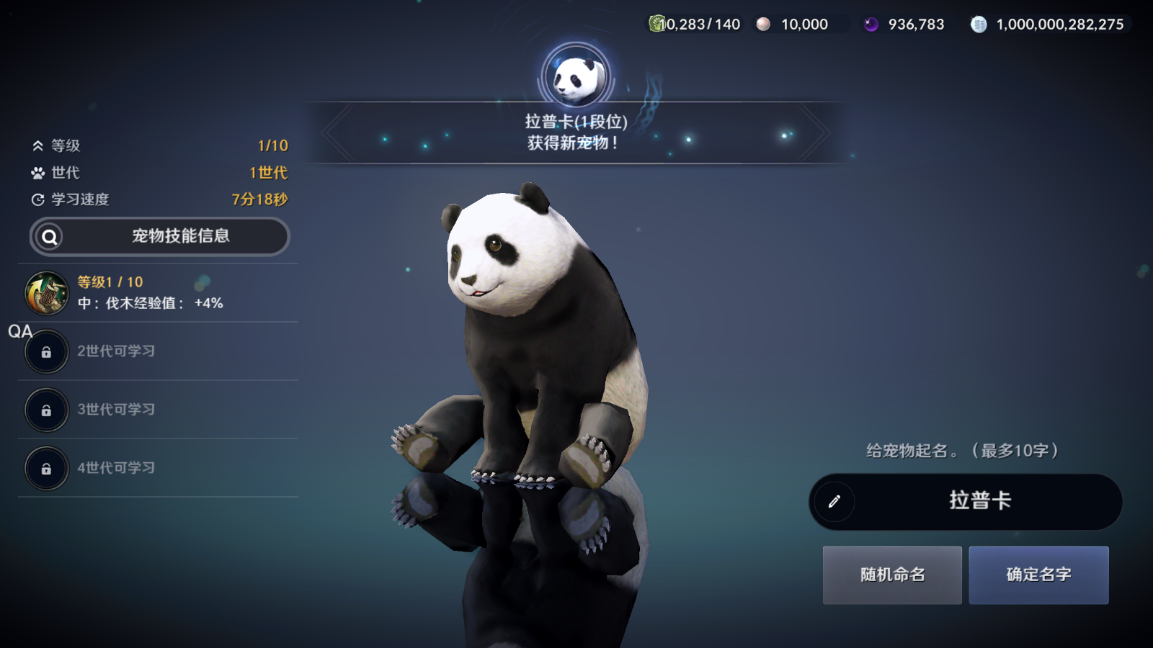Select the locked 4世代可学习 skill slot
Screen dimensions: 1153x648
[x=47, y=468]
